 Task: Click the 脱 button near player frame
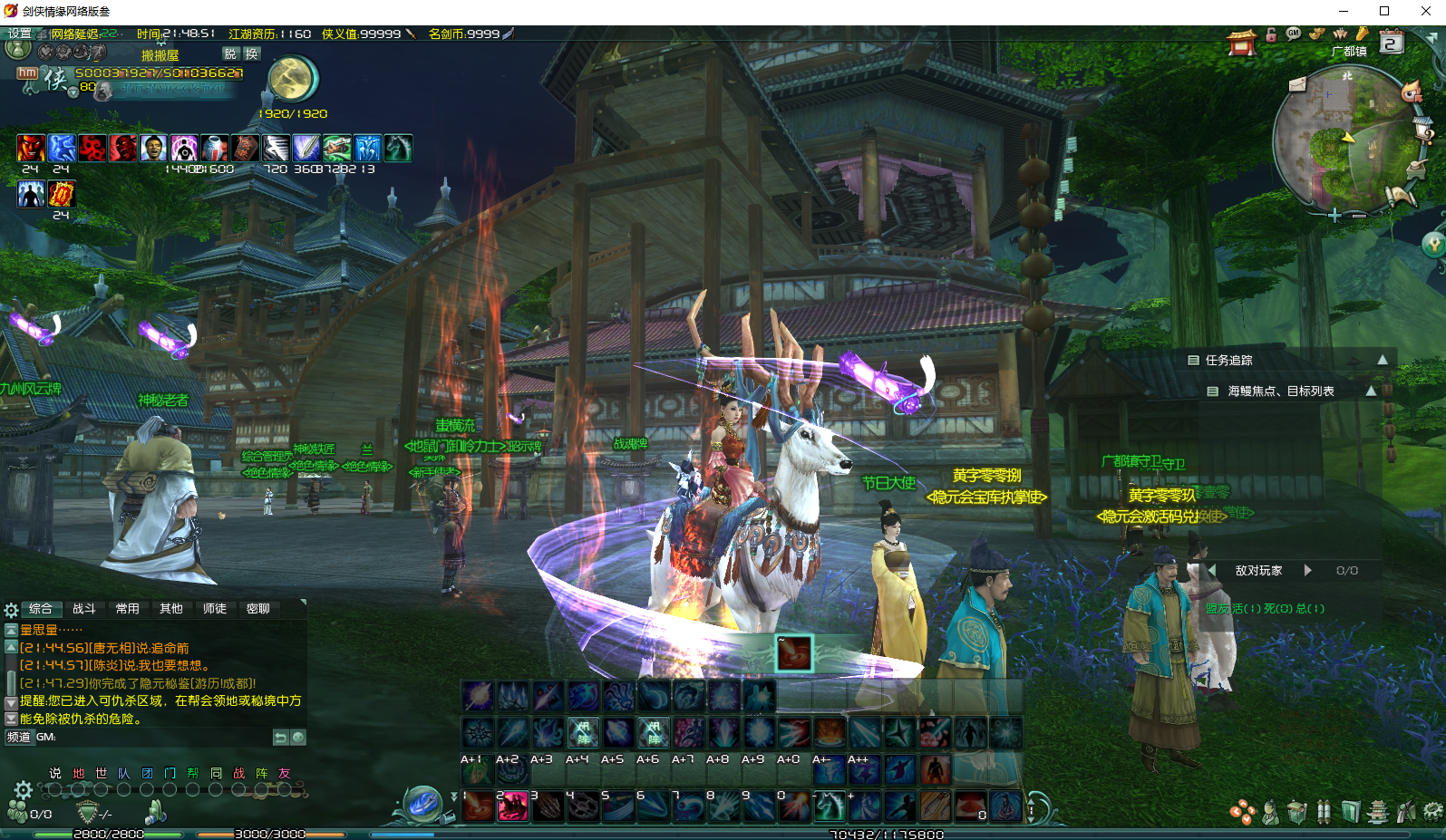pos(230,54)
